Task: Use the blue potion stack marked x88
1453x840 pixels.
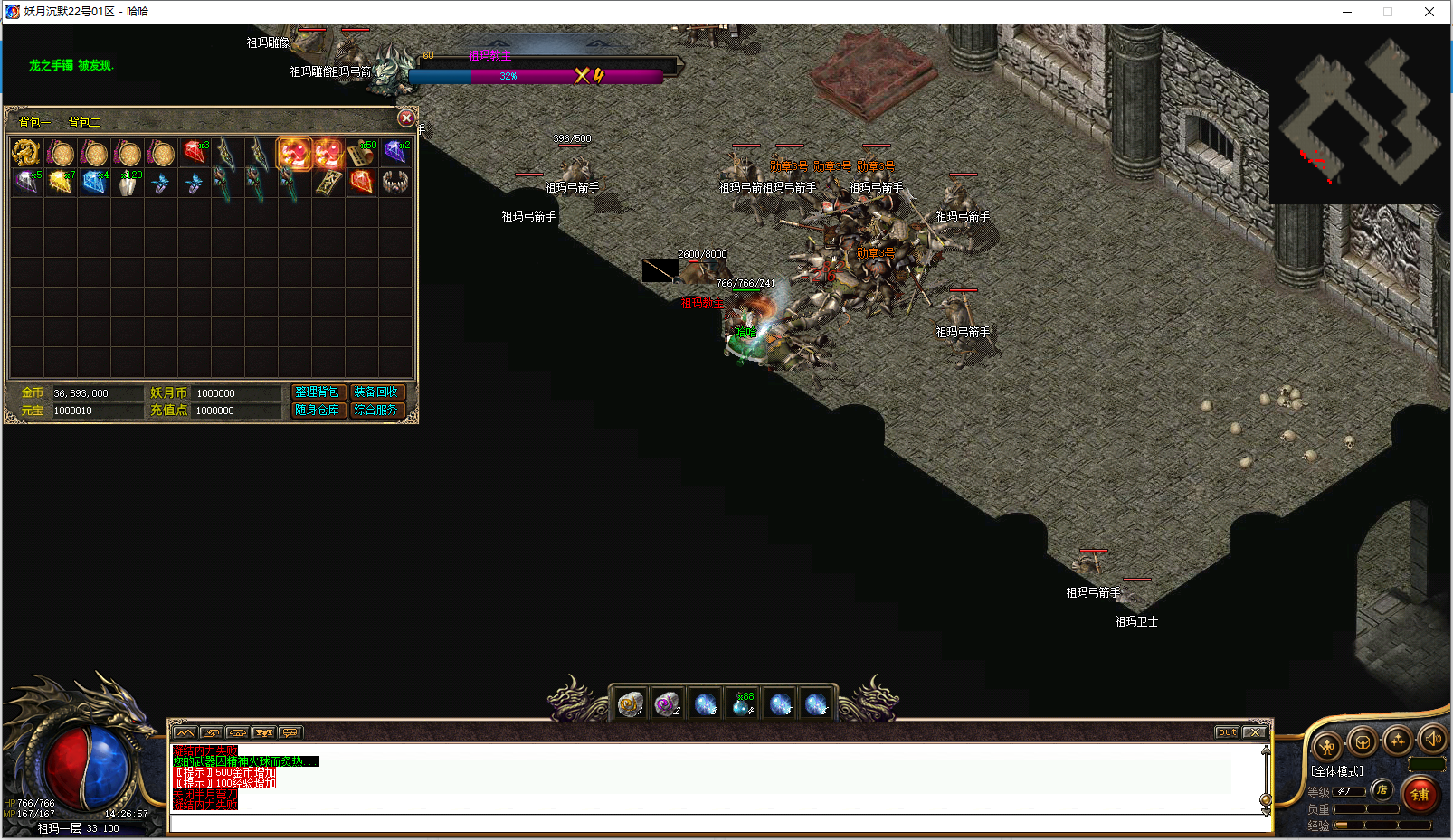Action: [742, 703]
